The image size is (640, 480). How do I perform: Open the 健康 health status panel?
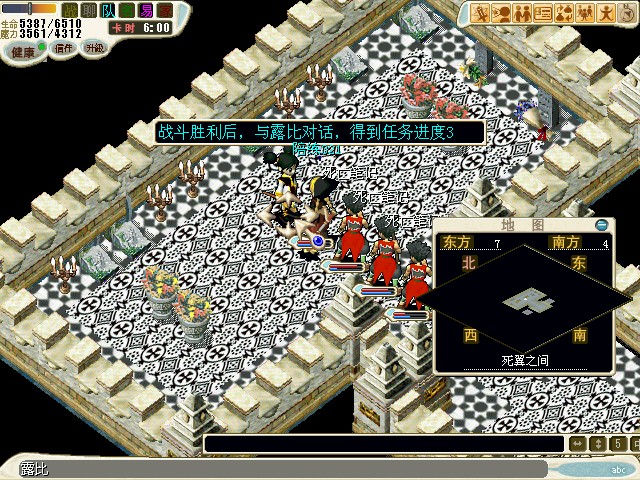pos(24,49)
